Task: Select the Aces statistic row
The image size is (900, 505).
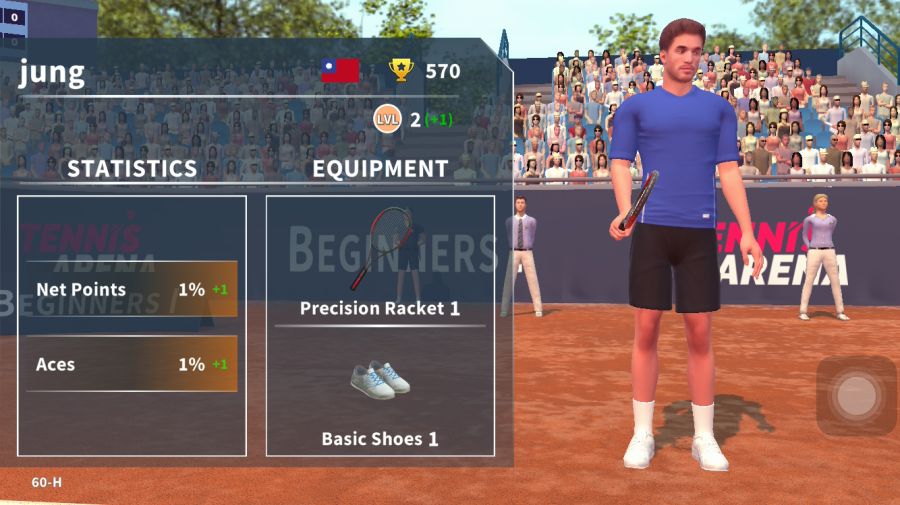Action: click(132, 364)
